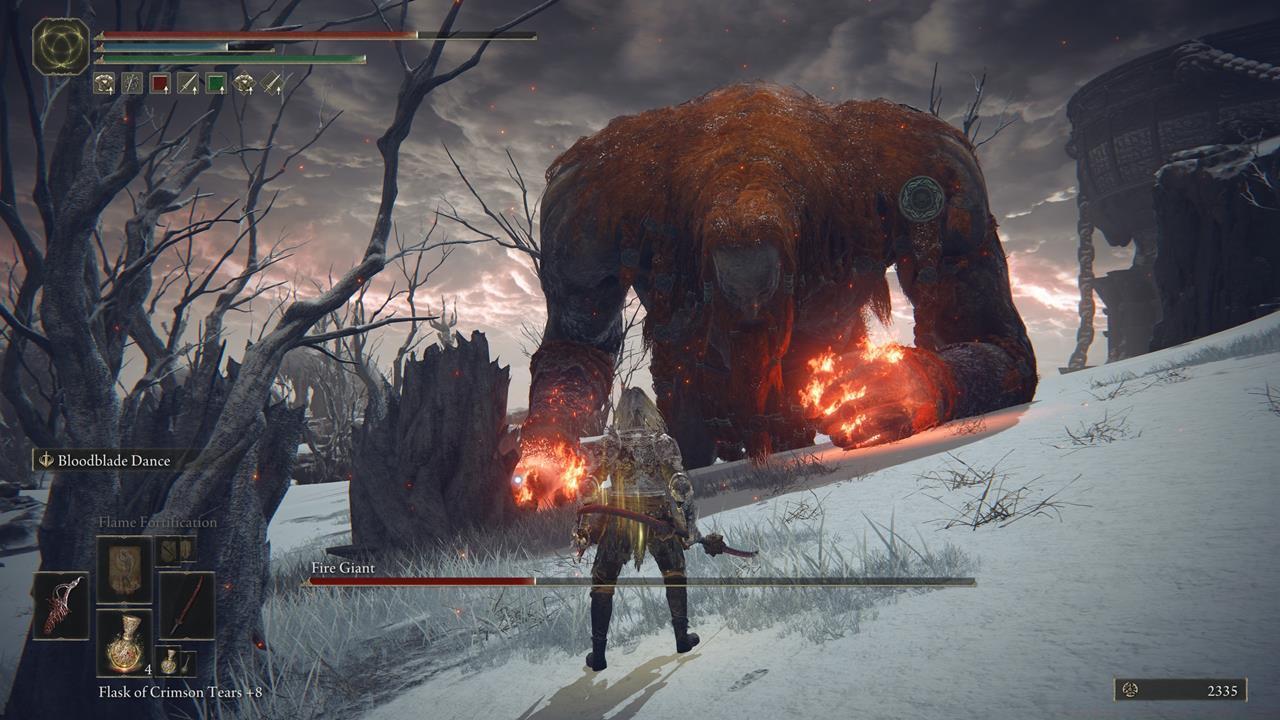Click the Flask of Crimson Tears item icon

(126, 642)
